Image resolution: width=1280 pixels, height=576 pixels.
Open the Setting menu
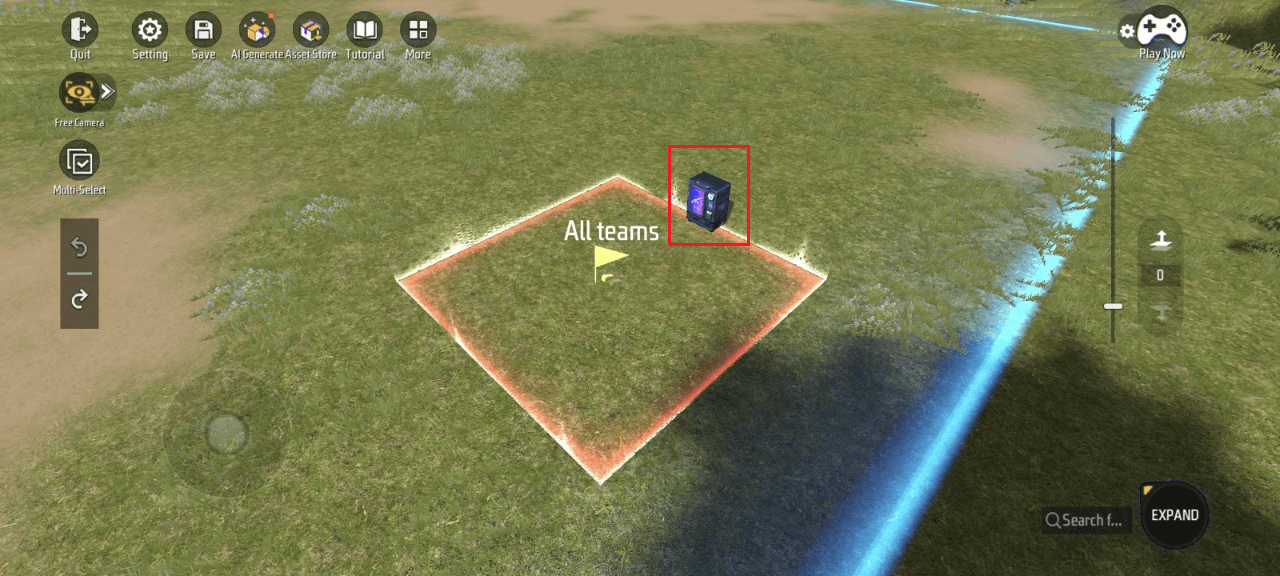[150, 30]
